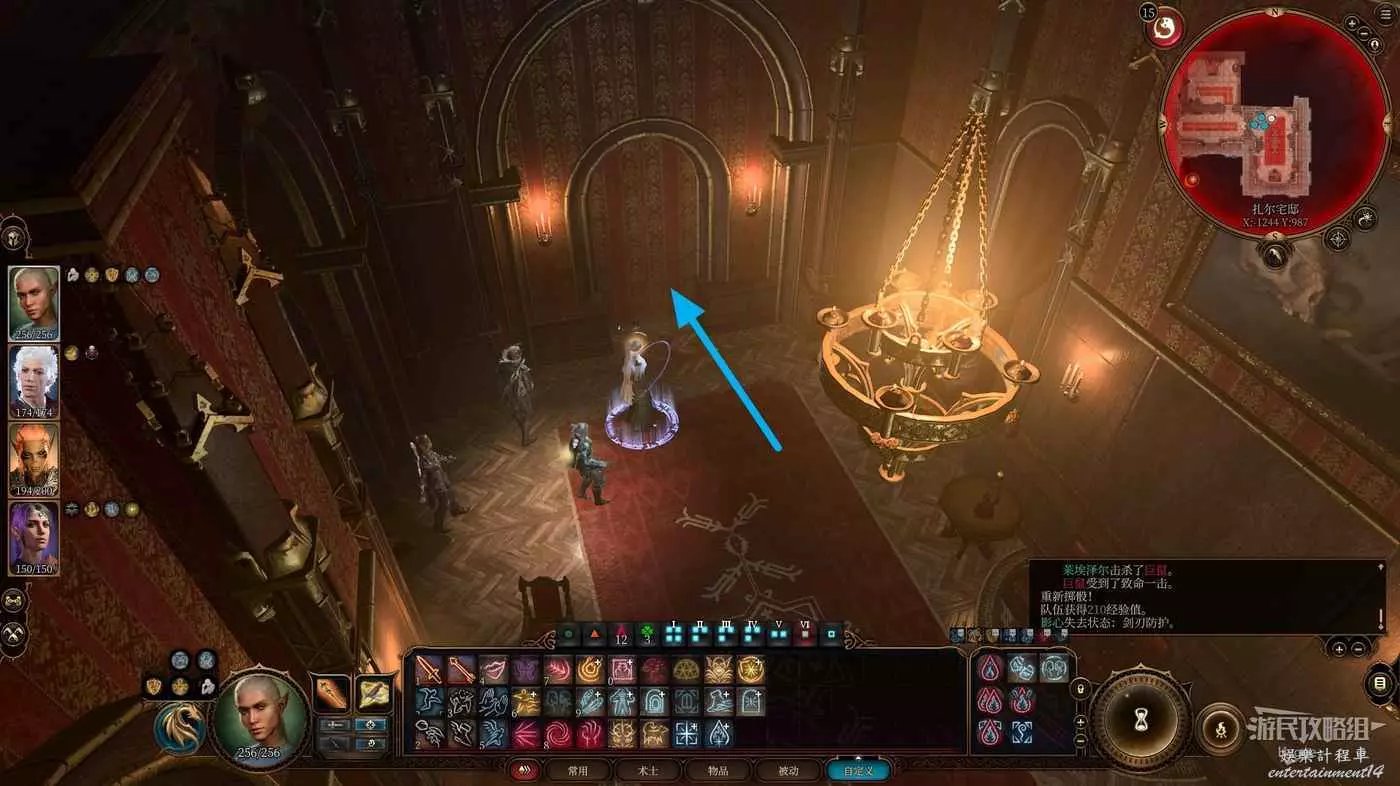Activate the sword main-hand attack icon
This screenshot has height=786, width=1400.
pos(429,670)
